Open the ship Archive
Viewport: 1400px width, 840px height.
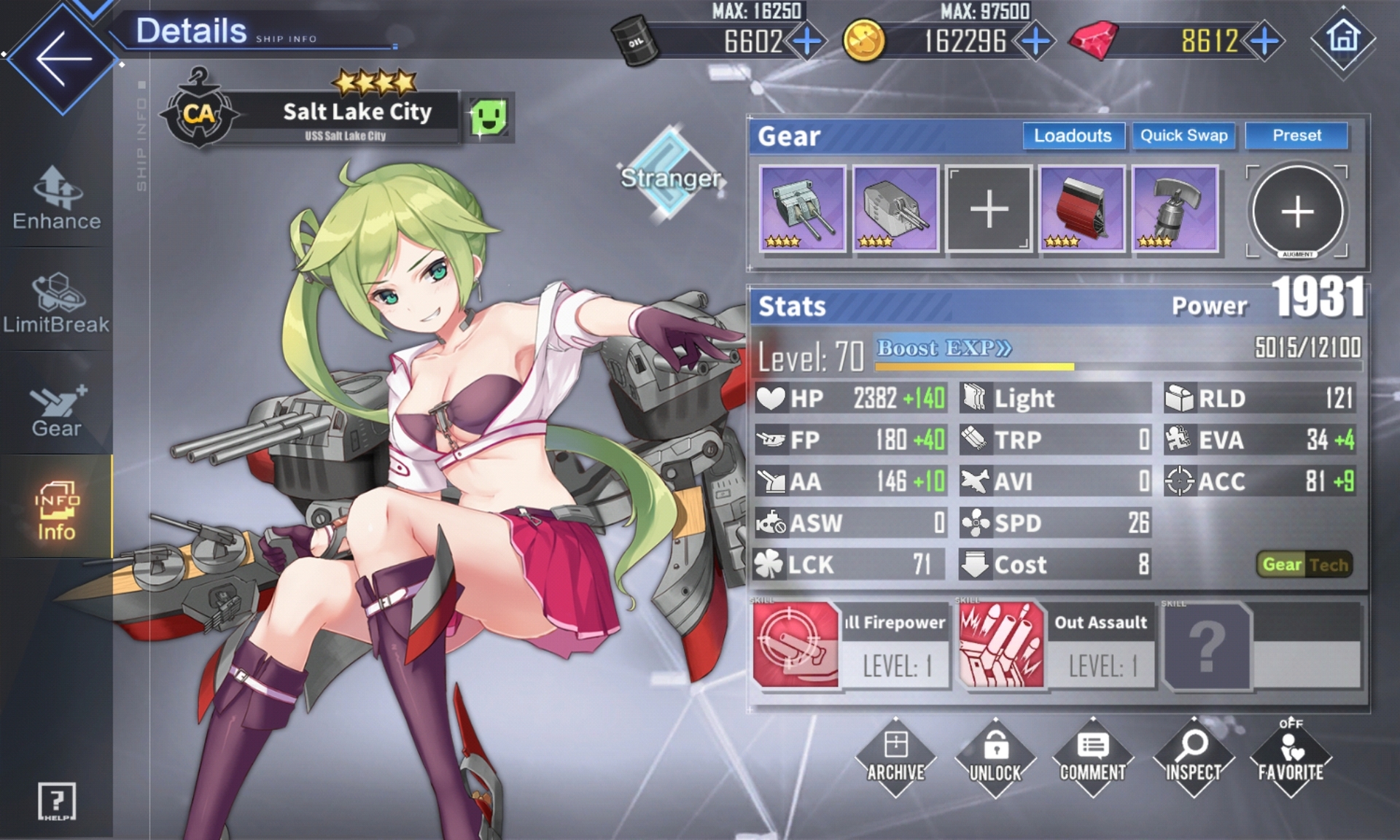pyautogui.click(x=895, y=758)
